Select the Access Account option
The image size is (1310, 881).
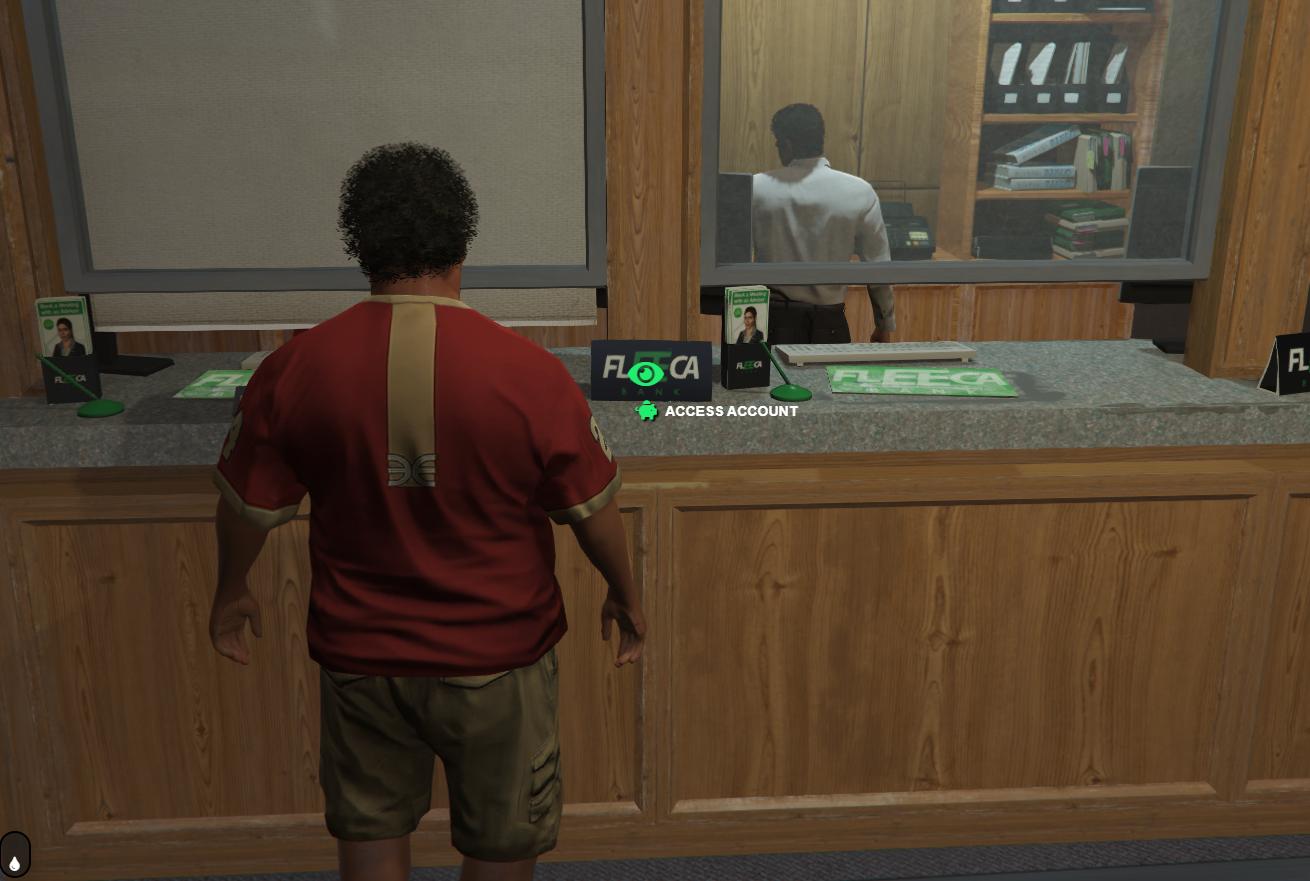[x=730, y=411]
